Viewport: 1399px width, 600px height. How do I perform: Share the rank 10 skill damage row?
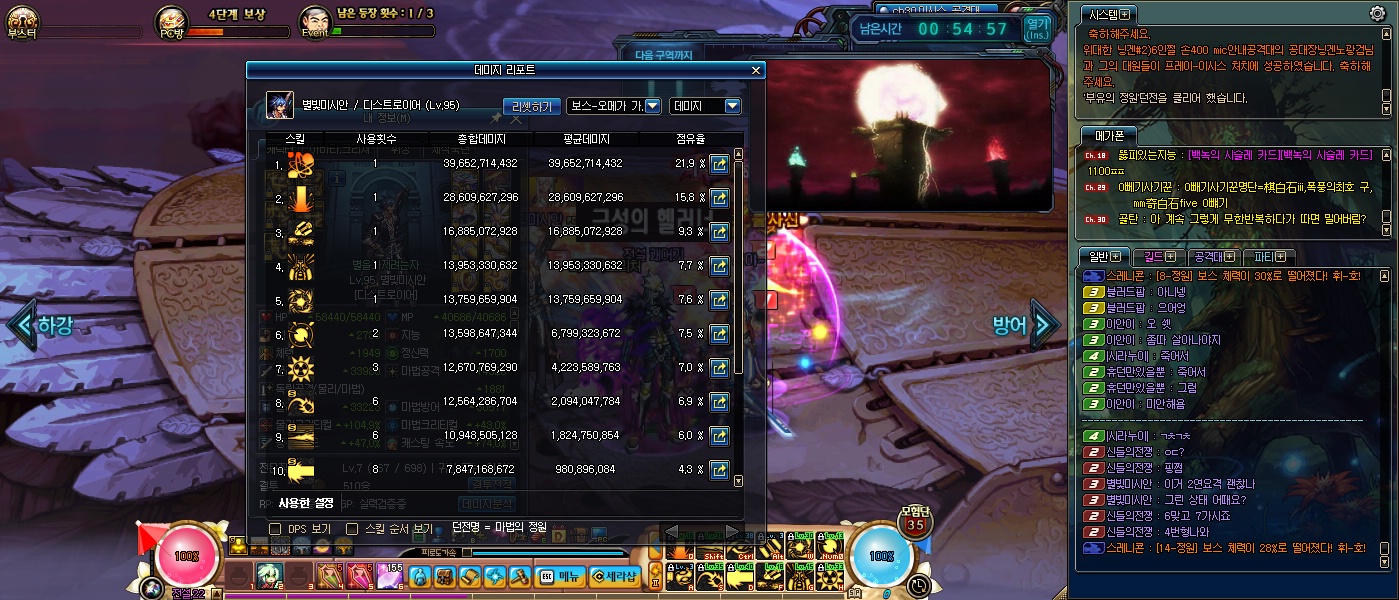tap(718, 469)
